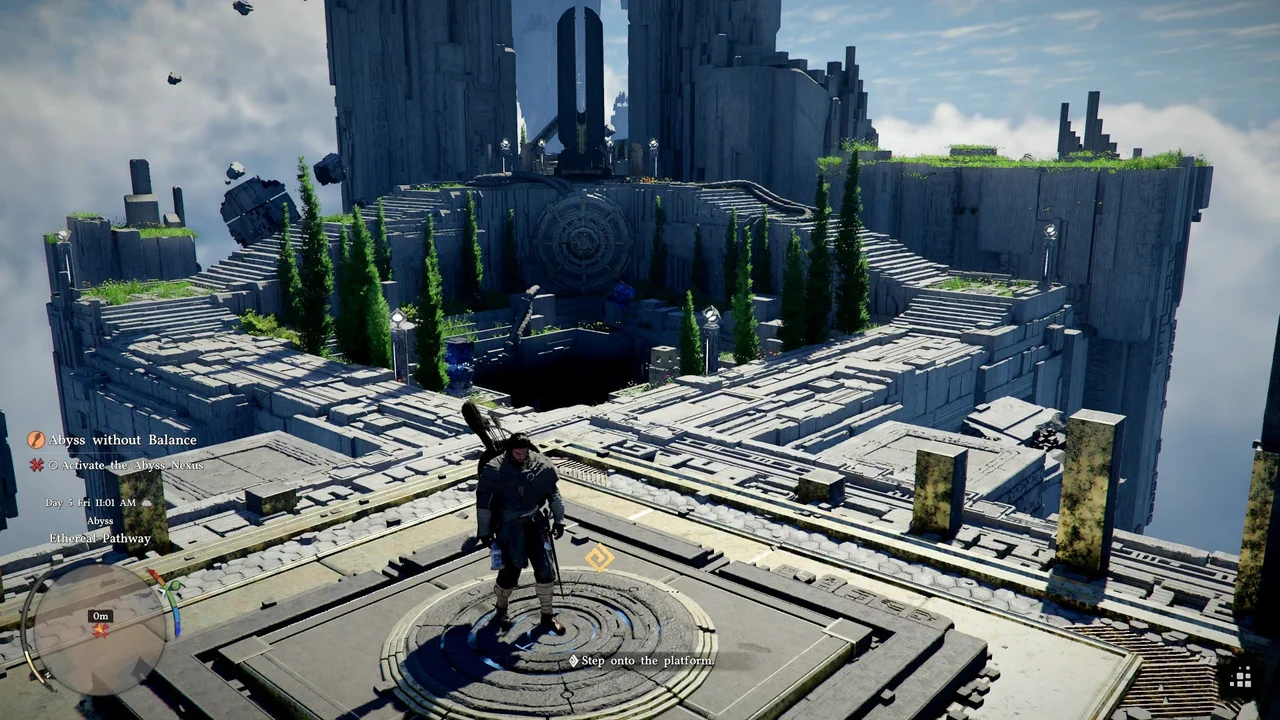The height and width of the screenshot is (720, 1280).
Task: Click the red quest marker on the minimap
Action: (100, 631)
